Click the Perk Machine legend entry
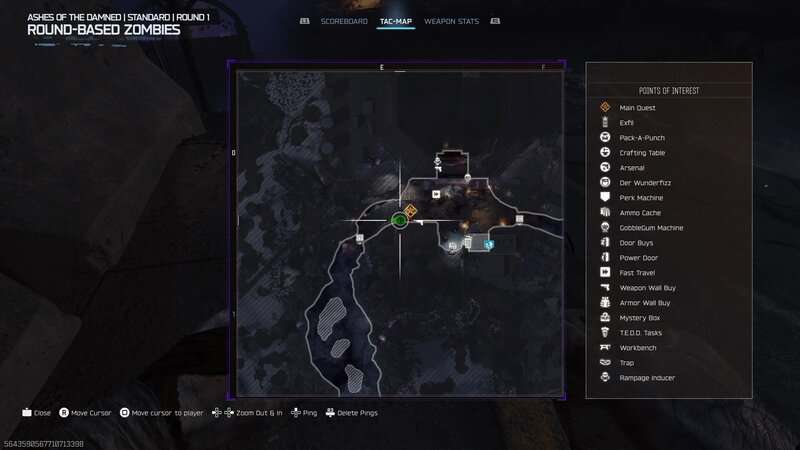The image size is (800, 450). (641, 198)
